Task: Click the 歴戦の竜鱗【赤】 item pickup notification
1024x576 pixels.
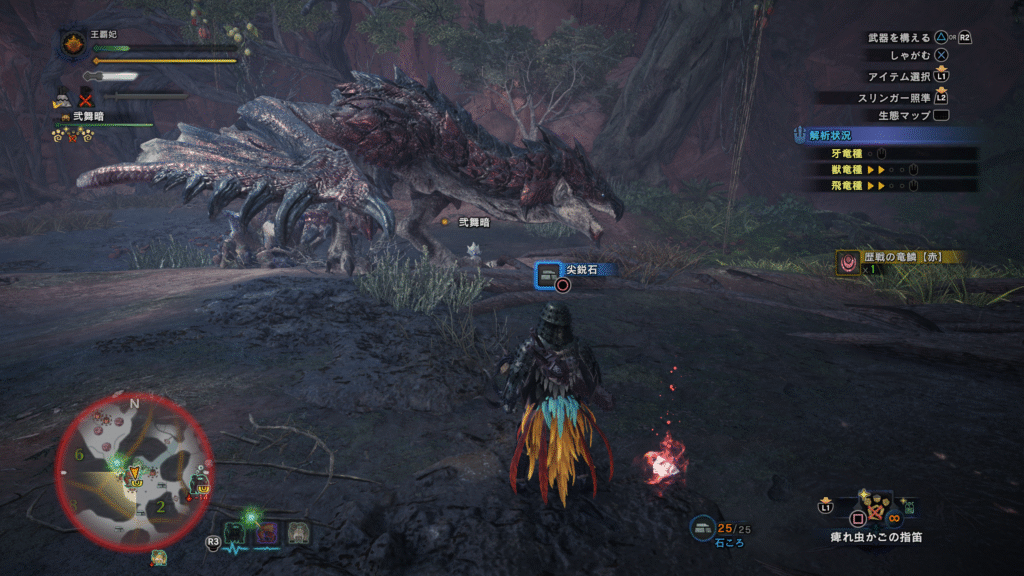Action: [900, 262]
